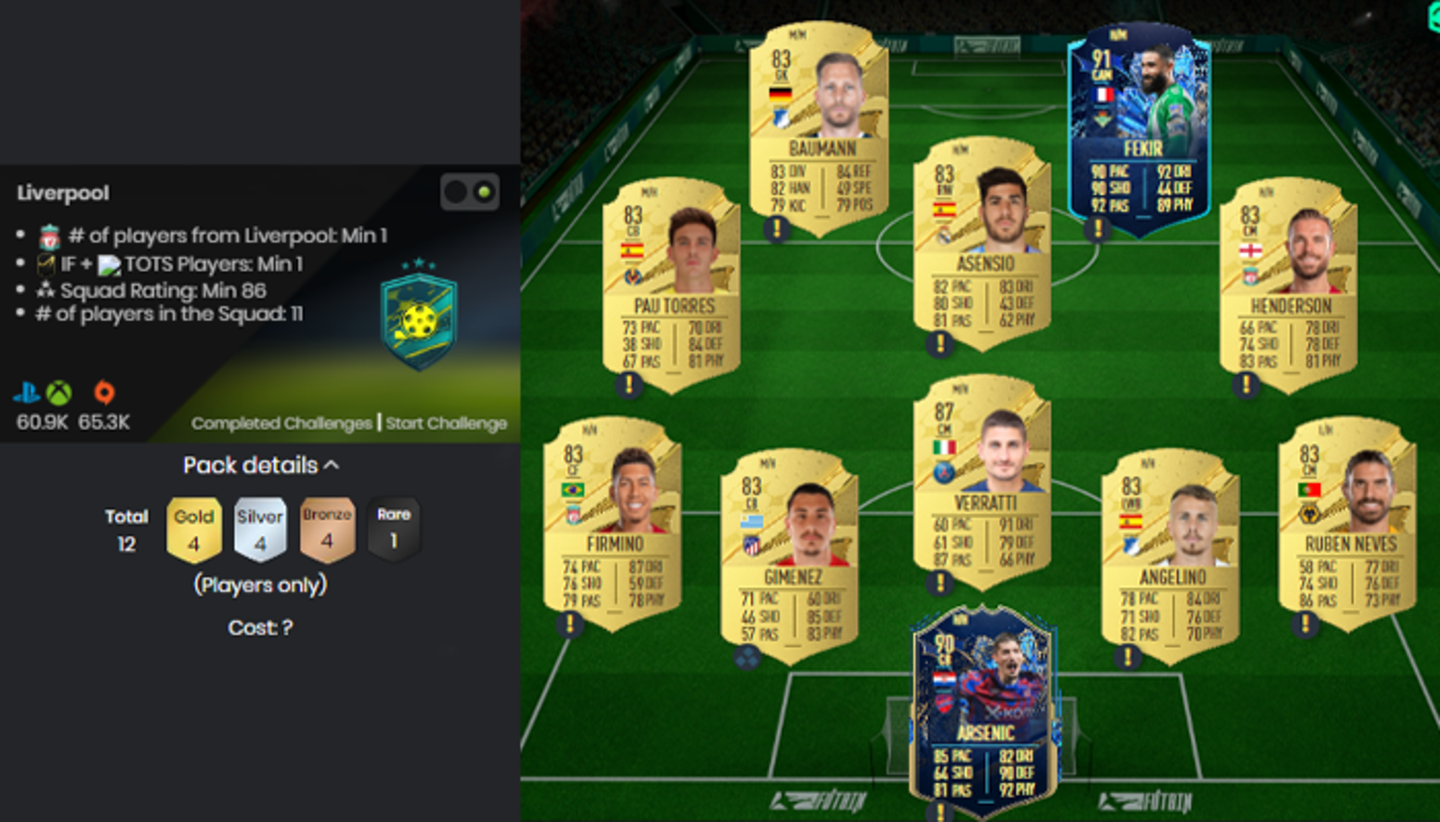The width and height of the screenshot is (1440, 822).
Task: Click the Gold pack icon in Pack details
Action: 193,528
